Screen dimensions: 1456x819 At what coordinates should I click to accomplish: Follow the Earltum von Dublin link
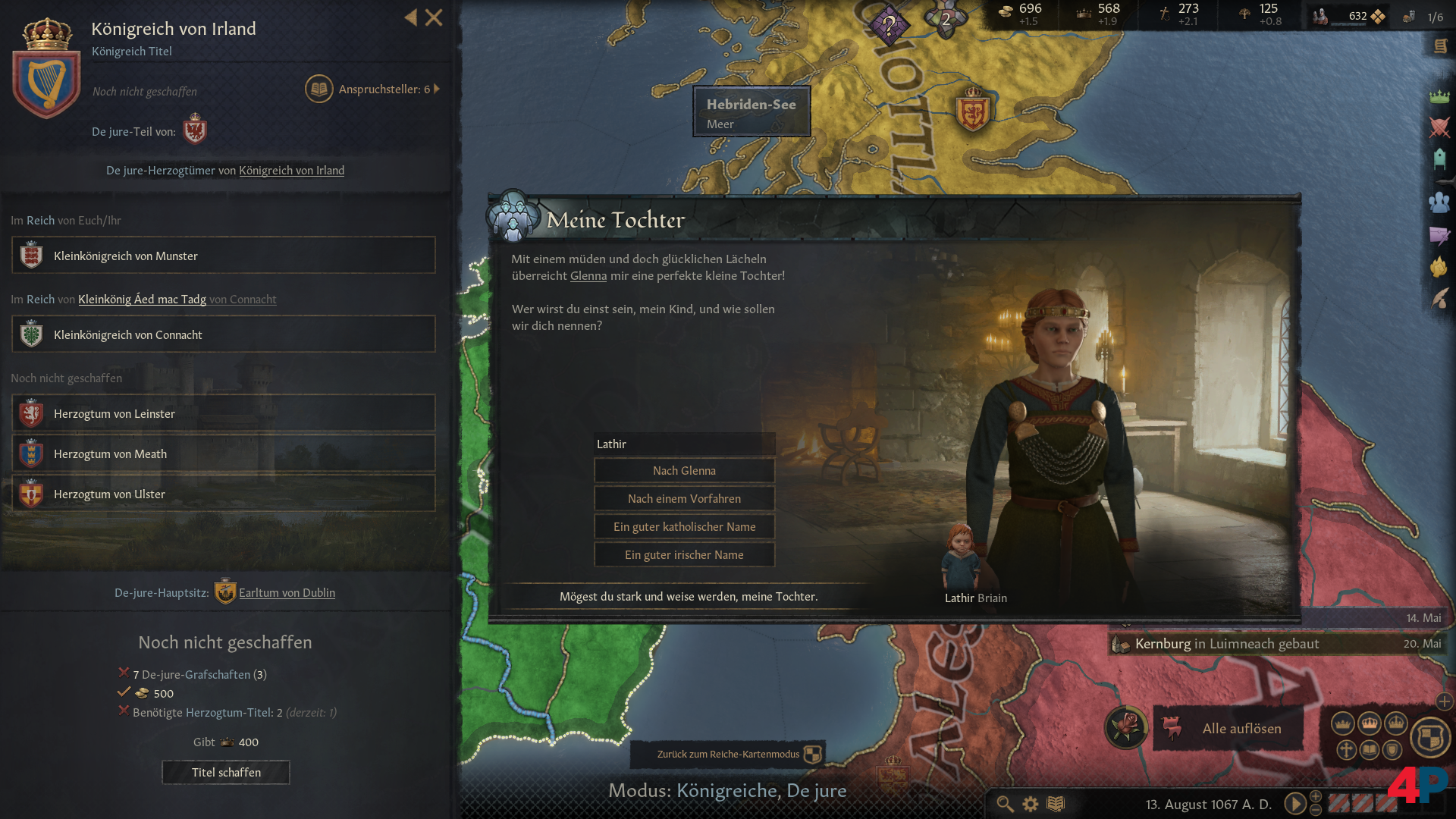click(287, 592)
